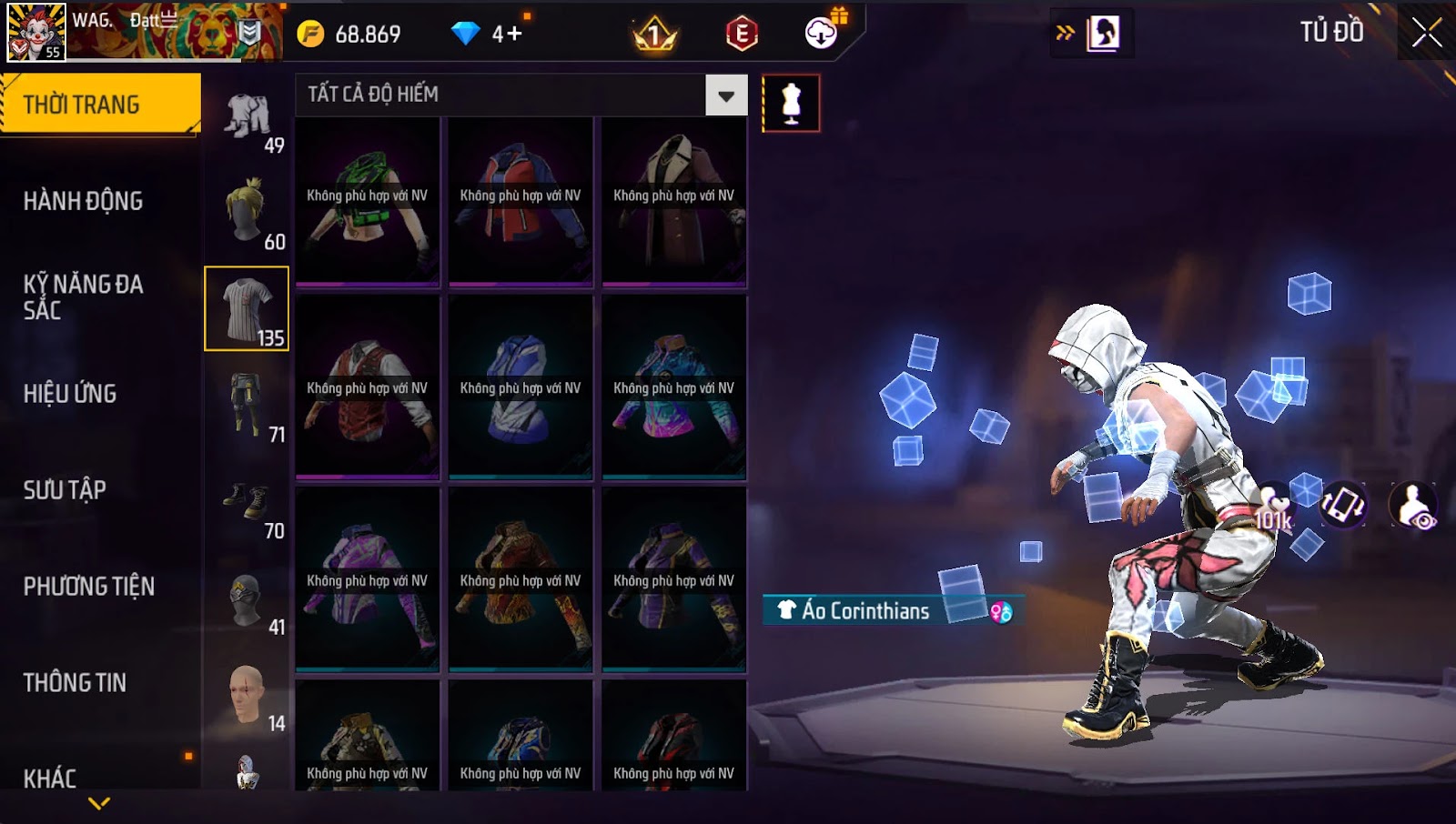Image resolution: width=1456 pixels, height=824 pixels.
Task: Close the Tủ Đồ wardrobe screen
Action: (1426, 33)
